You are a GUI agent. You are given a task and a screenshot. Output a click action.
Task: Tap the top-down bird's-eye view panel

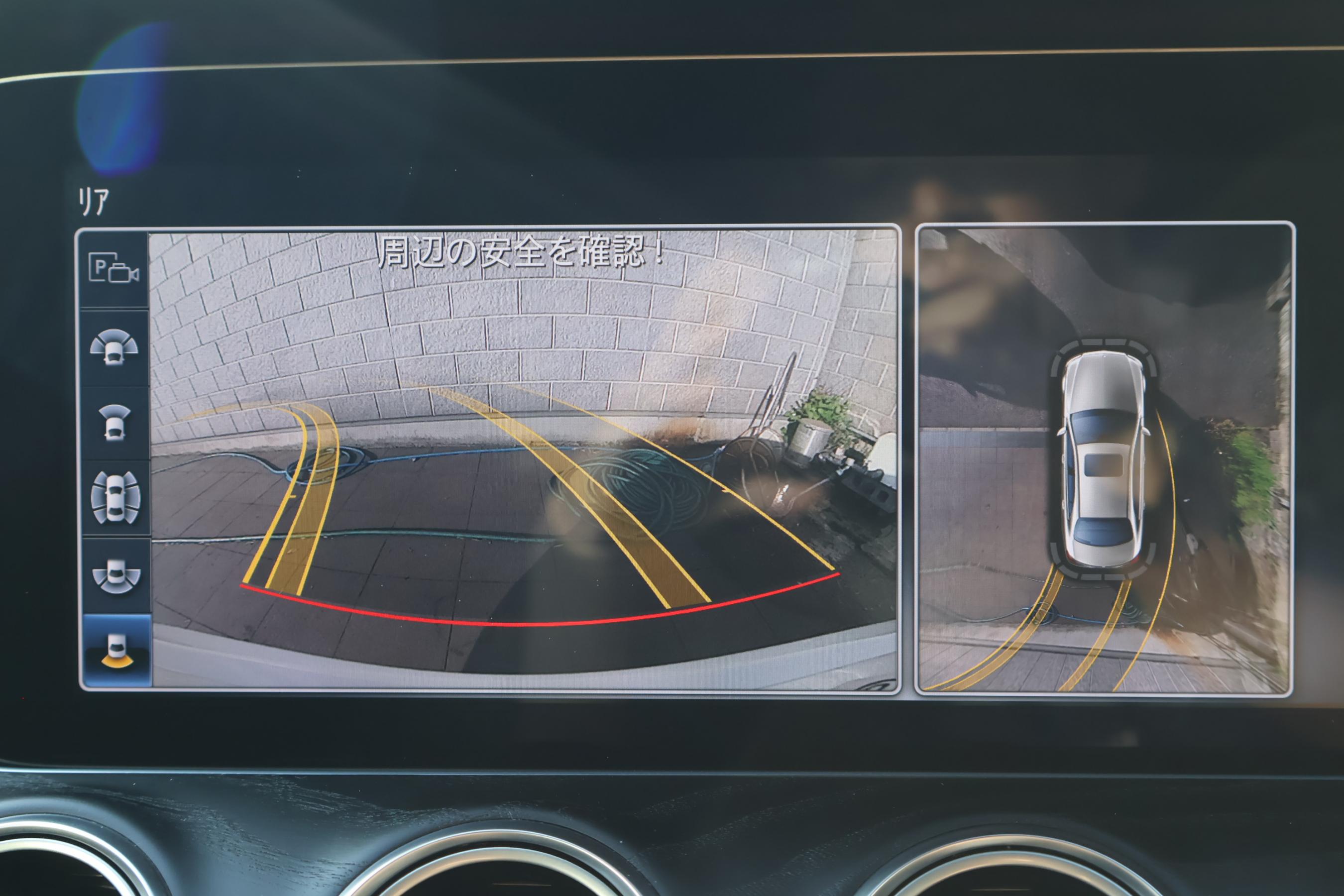pos(1104,458)
